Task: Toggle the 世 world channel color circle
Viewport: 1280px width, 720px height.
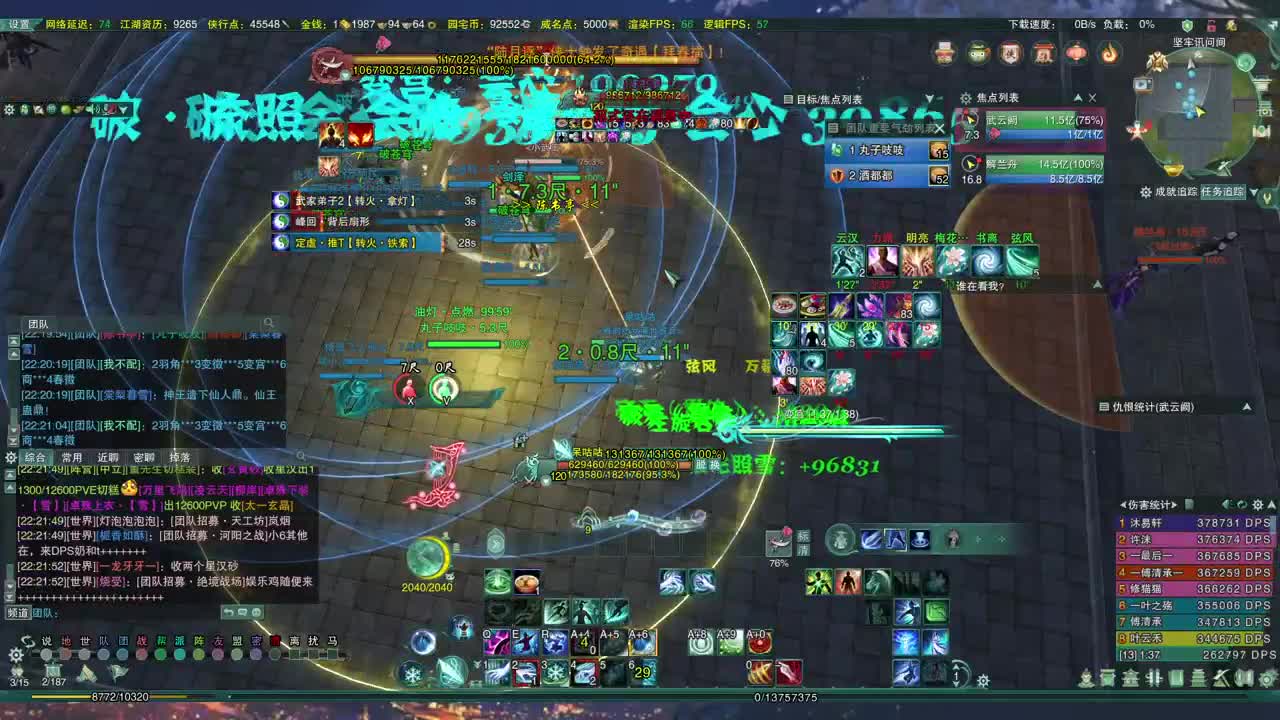Action: click(x=83, y=652)
